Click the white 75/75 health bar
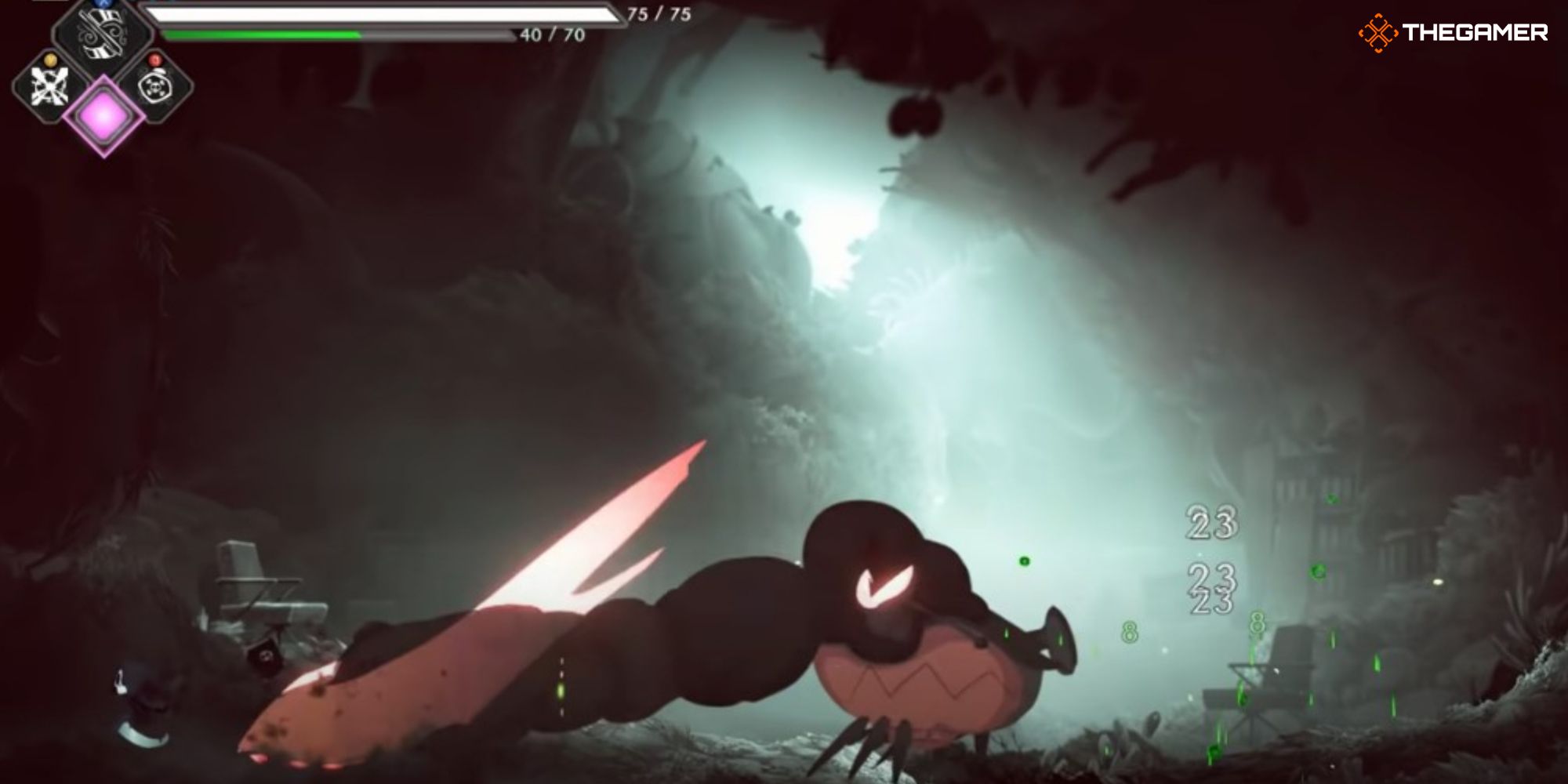 coord(384,14)
